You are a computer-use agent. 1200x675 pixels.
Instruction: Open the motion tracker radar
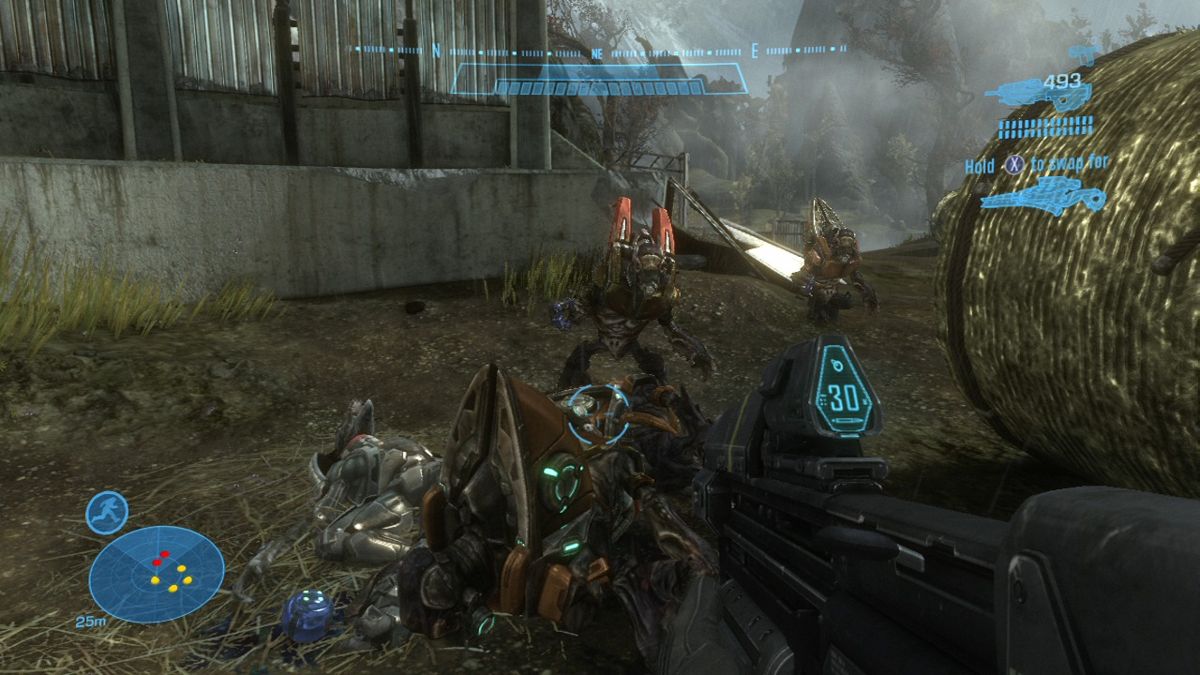coord(156,573)
